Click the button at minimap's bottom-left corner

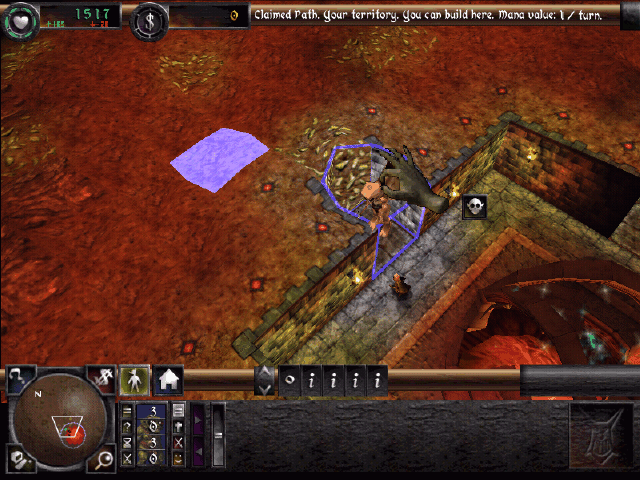pos(18,461)
